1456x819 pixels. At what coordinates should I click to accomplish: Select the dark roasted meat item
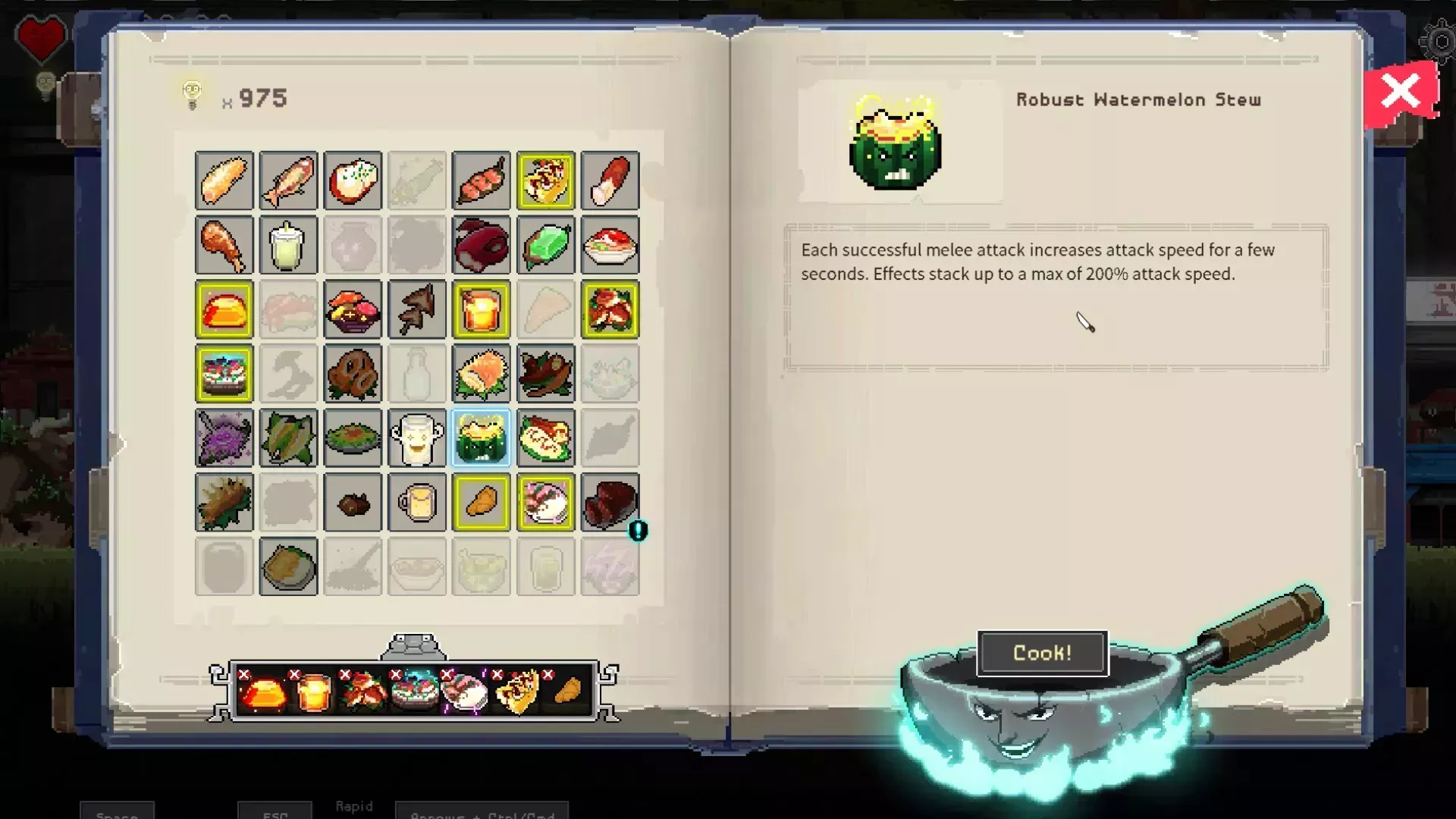(610, 502)
